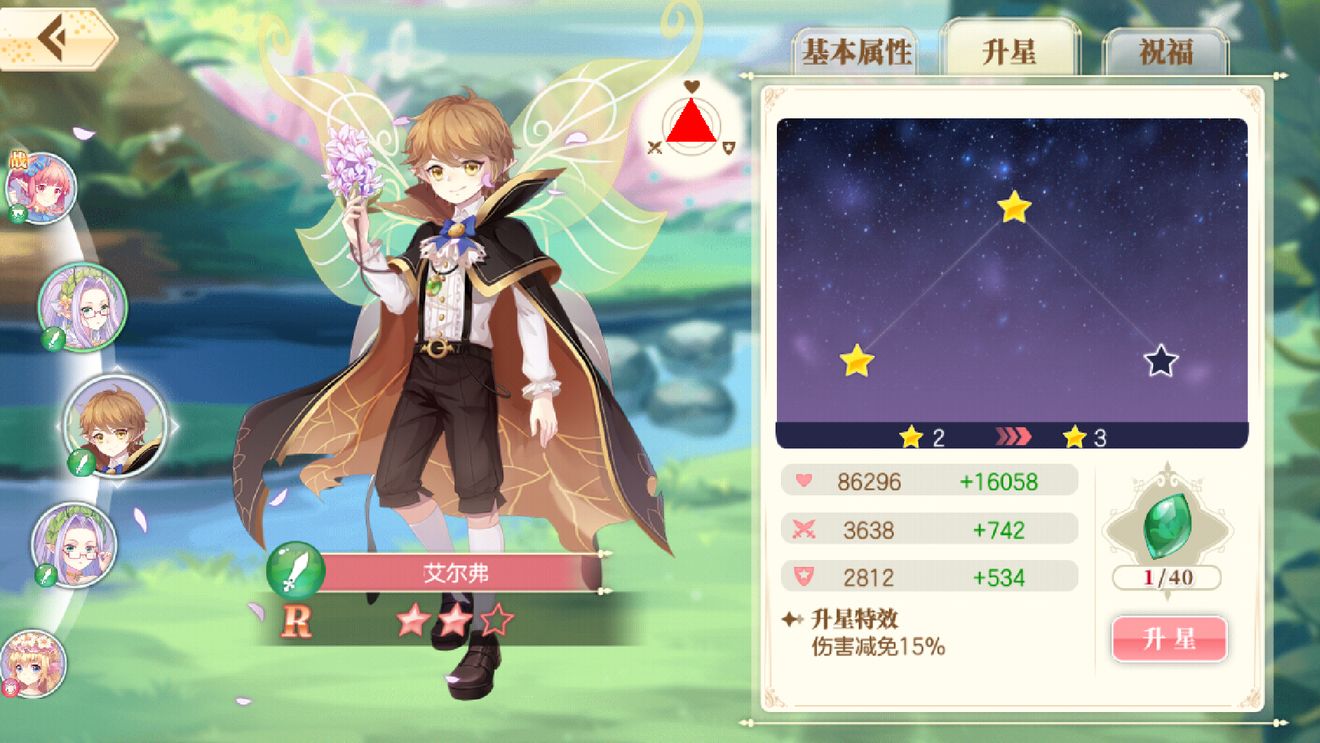Image resolution: width=1320 pixels, height=743 pixels.
Task: Choose the brown-haired boy portrait
Action: tap(111, 424)
